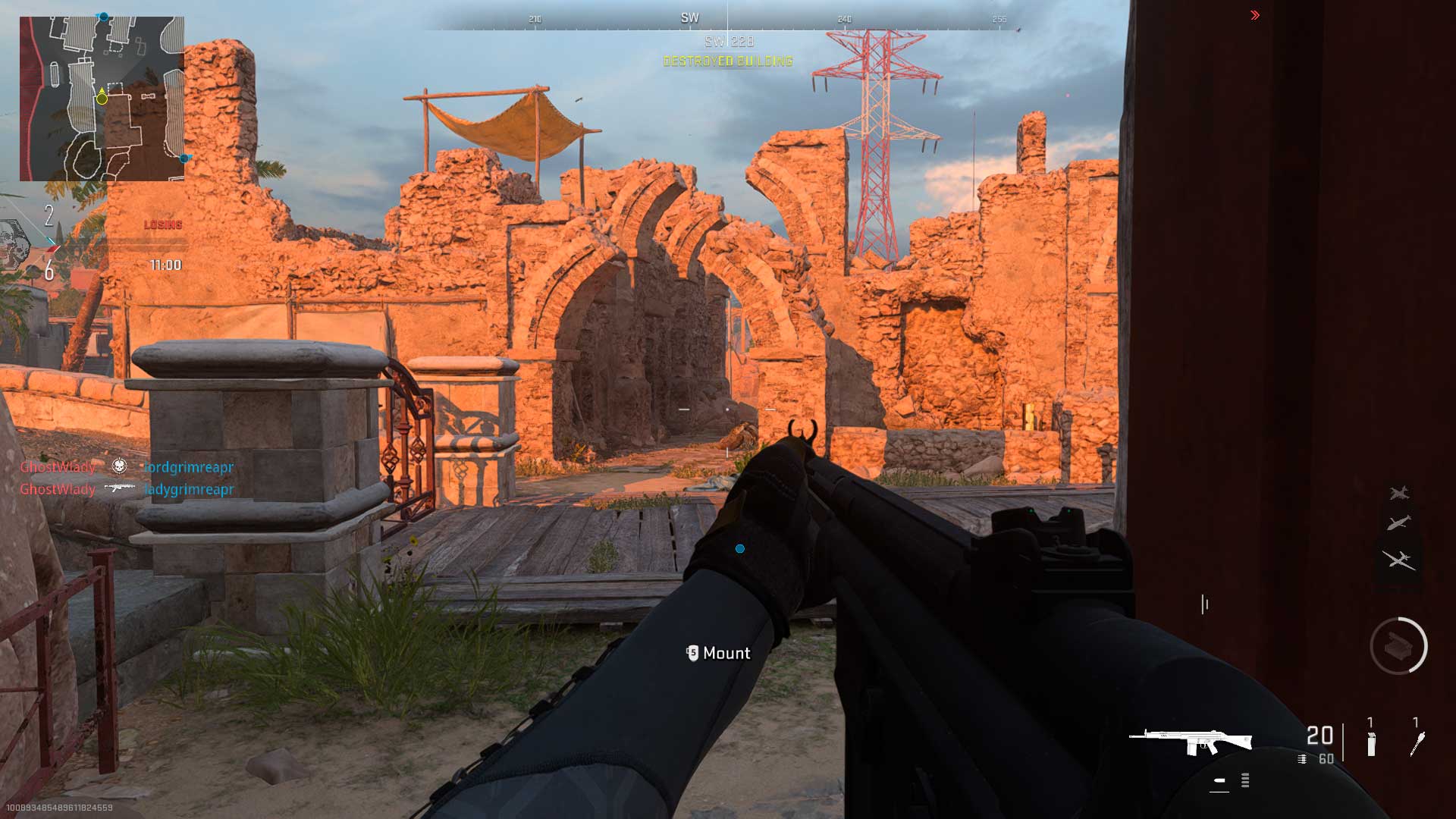Click the field upgrade cooldown progress ring

click(x=1426, y=641)
